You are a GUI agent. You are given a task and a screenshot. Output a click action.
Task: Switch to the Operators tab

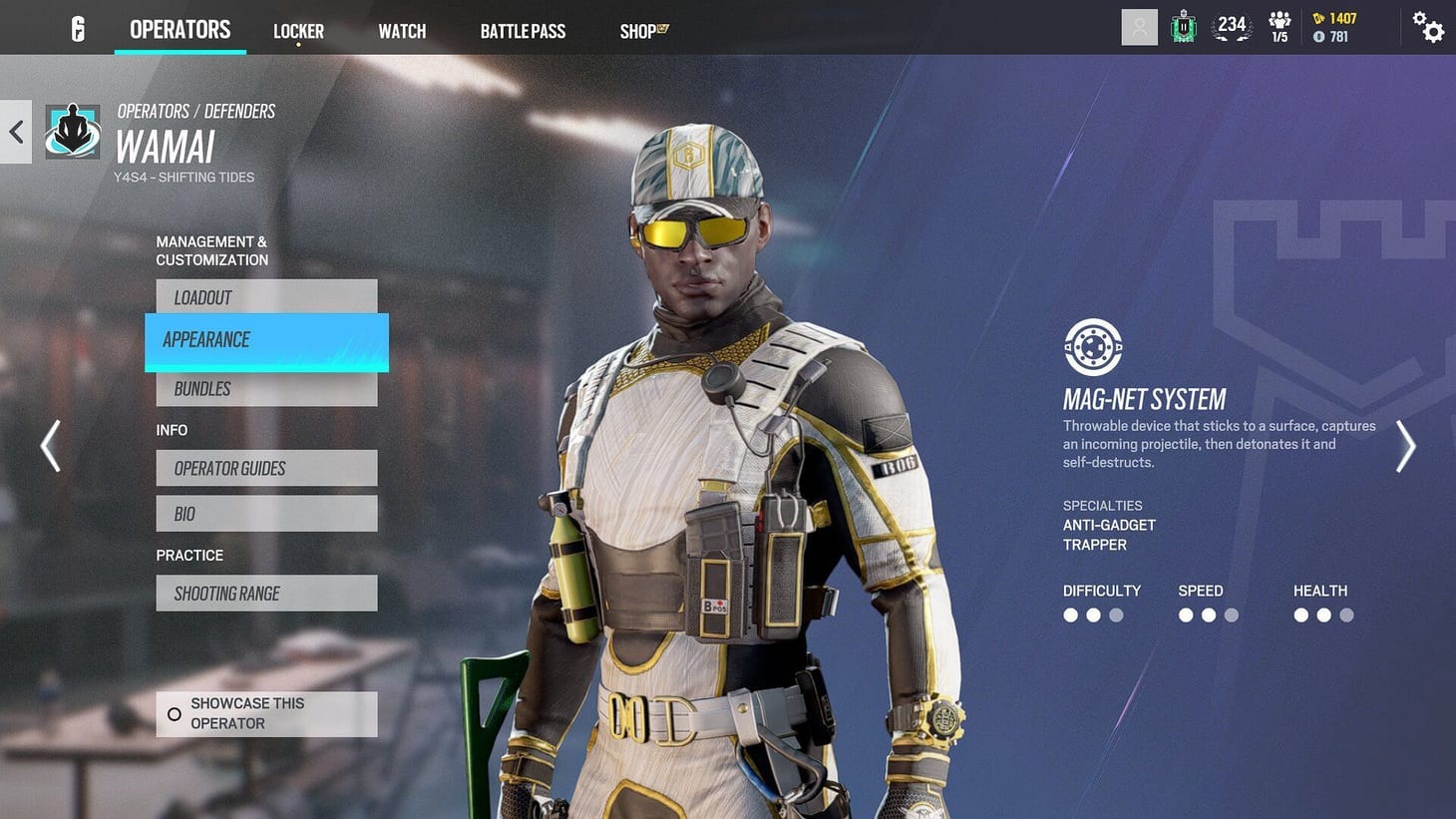tap(180, 30)
